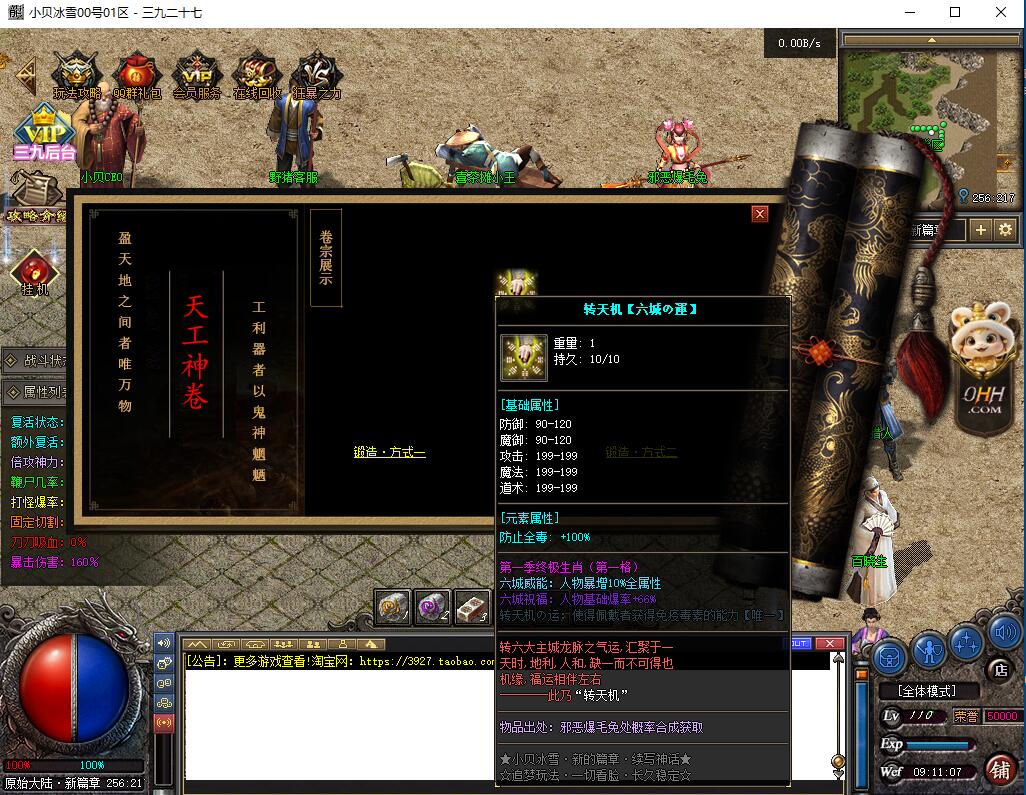Select the purple scroll in hotbar slot 2
Screen dimensions: 1026x795
tap(433, 607)
